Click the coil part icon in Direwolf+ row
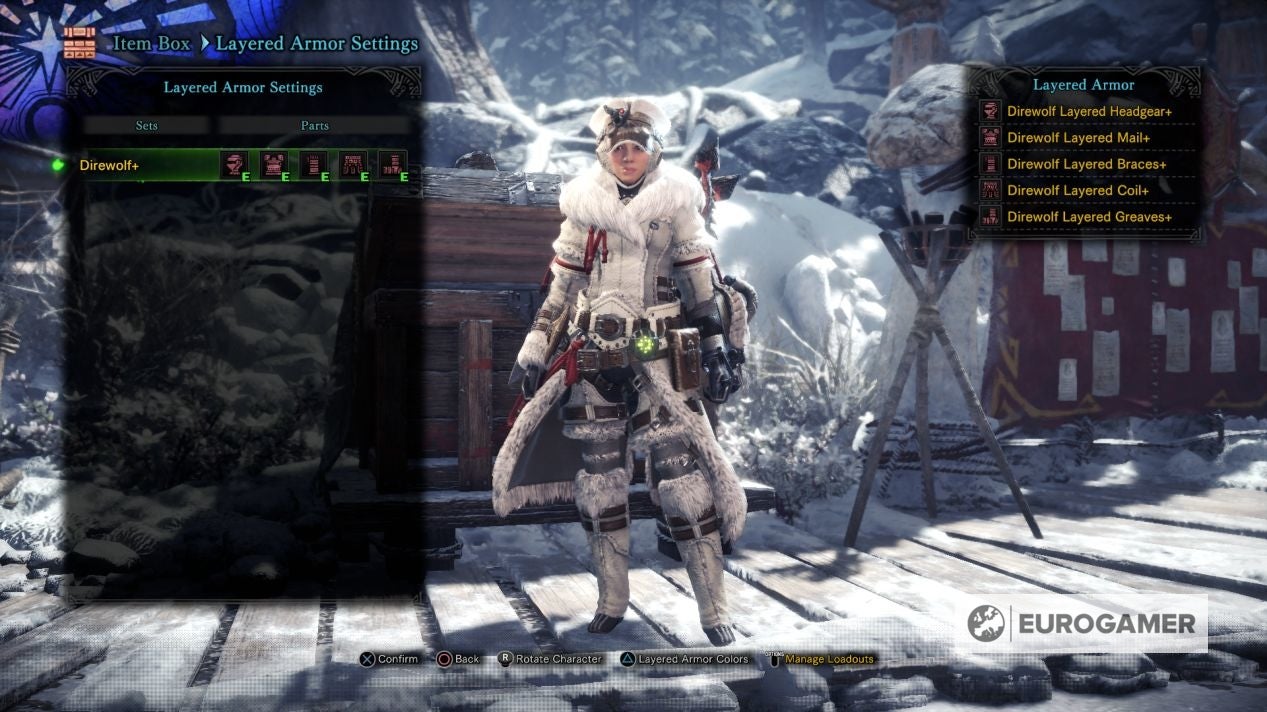1267x712 pixels. coord(353,165)
